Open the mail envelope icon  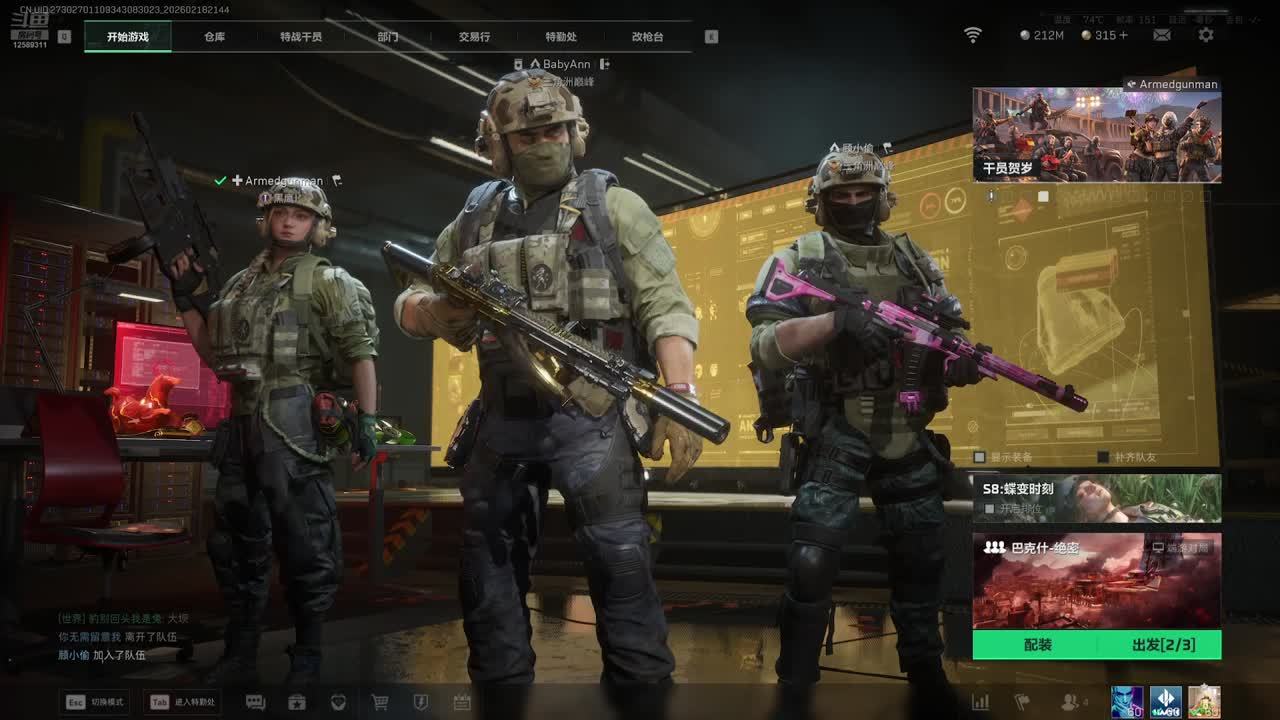point(1162,35)
